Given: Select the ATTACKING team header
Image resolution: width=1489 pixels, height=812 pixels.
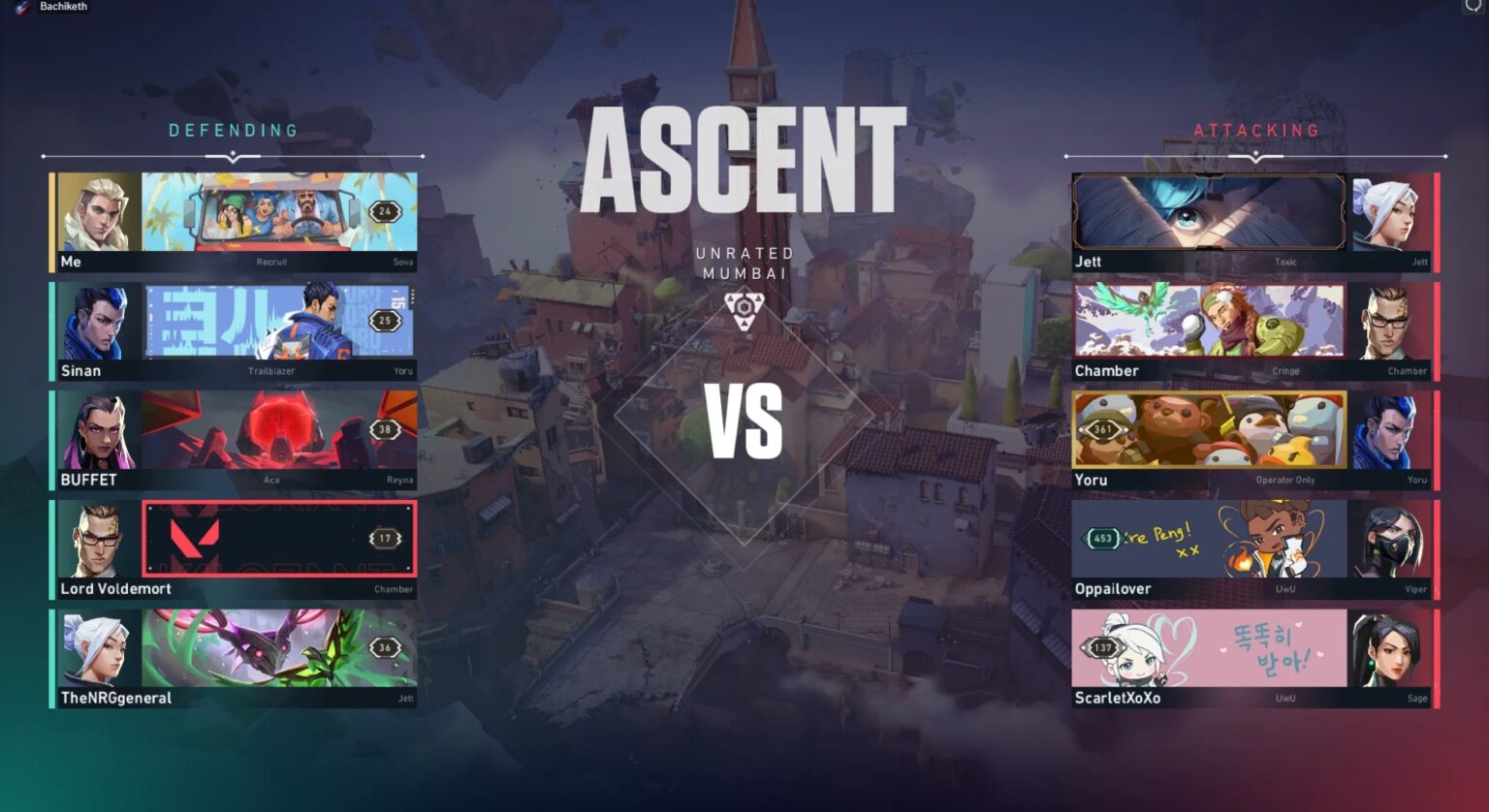Looking at the screenshot, I should pyautogui.click(x=1257, y=129).
